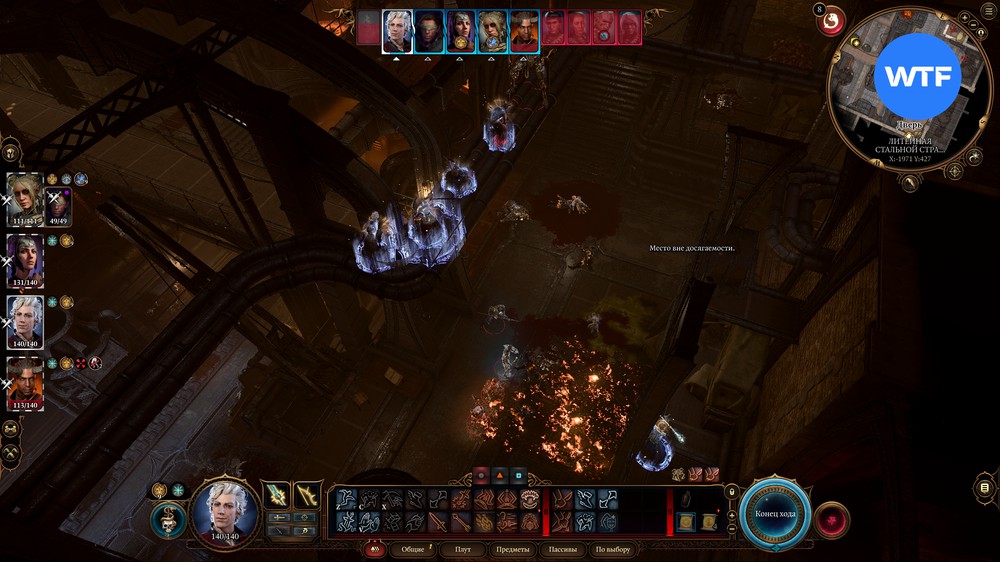This screenshot has width=1000, height=562.
Task: Click the WTF overlay logo
Action: coord(917,77)
